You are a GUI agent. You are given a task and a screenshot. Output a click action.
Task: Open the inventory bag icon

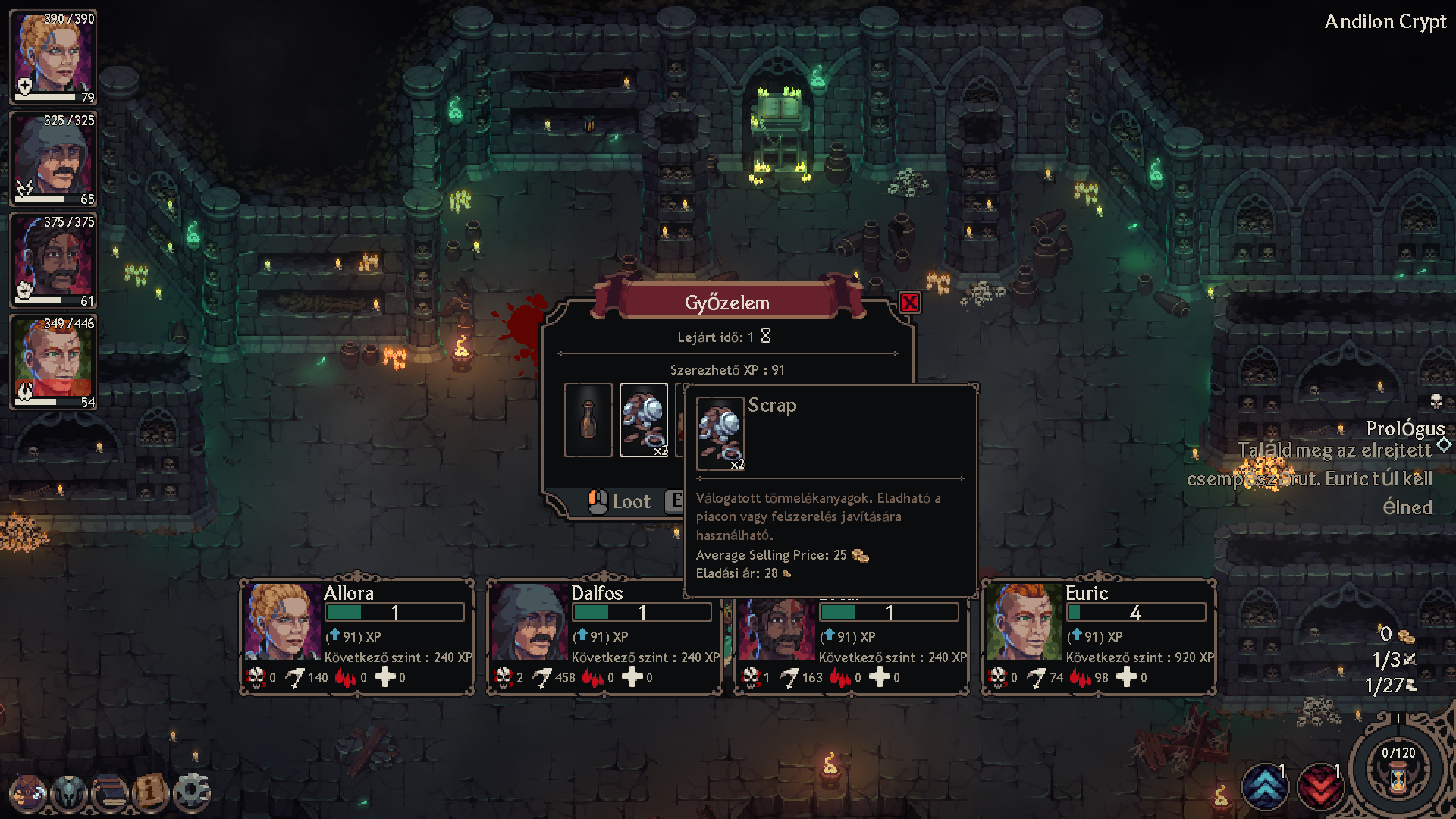(29, 793)
